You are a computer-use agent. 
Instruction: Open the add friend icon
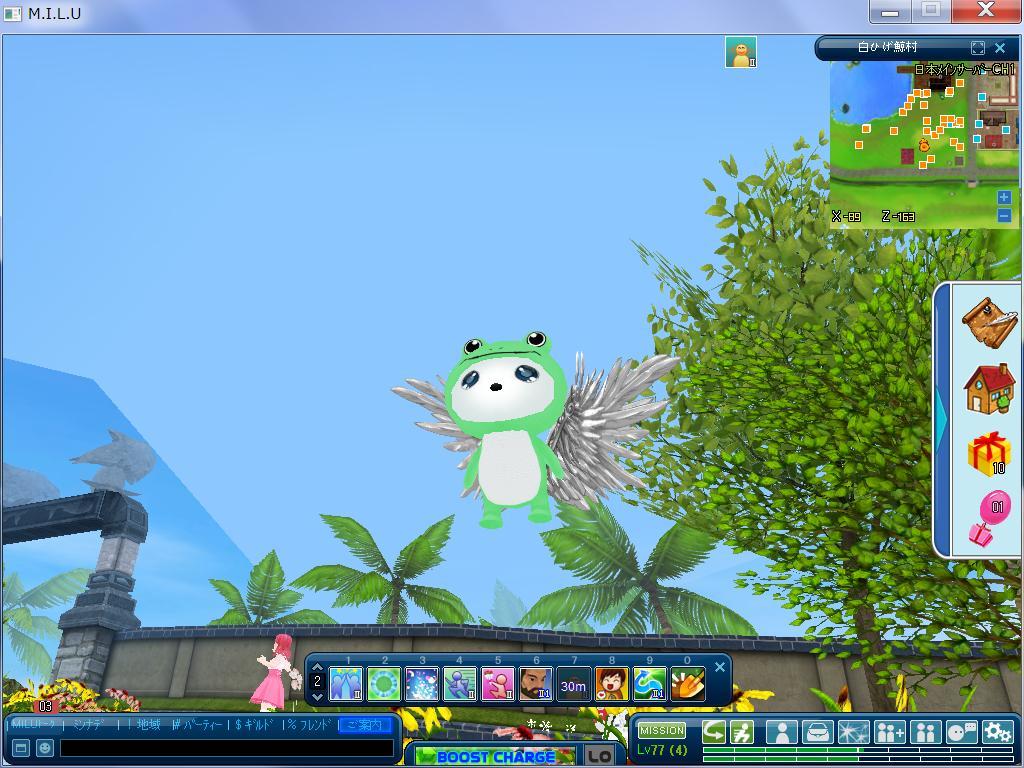(889, 732)
